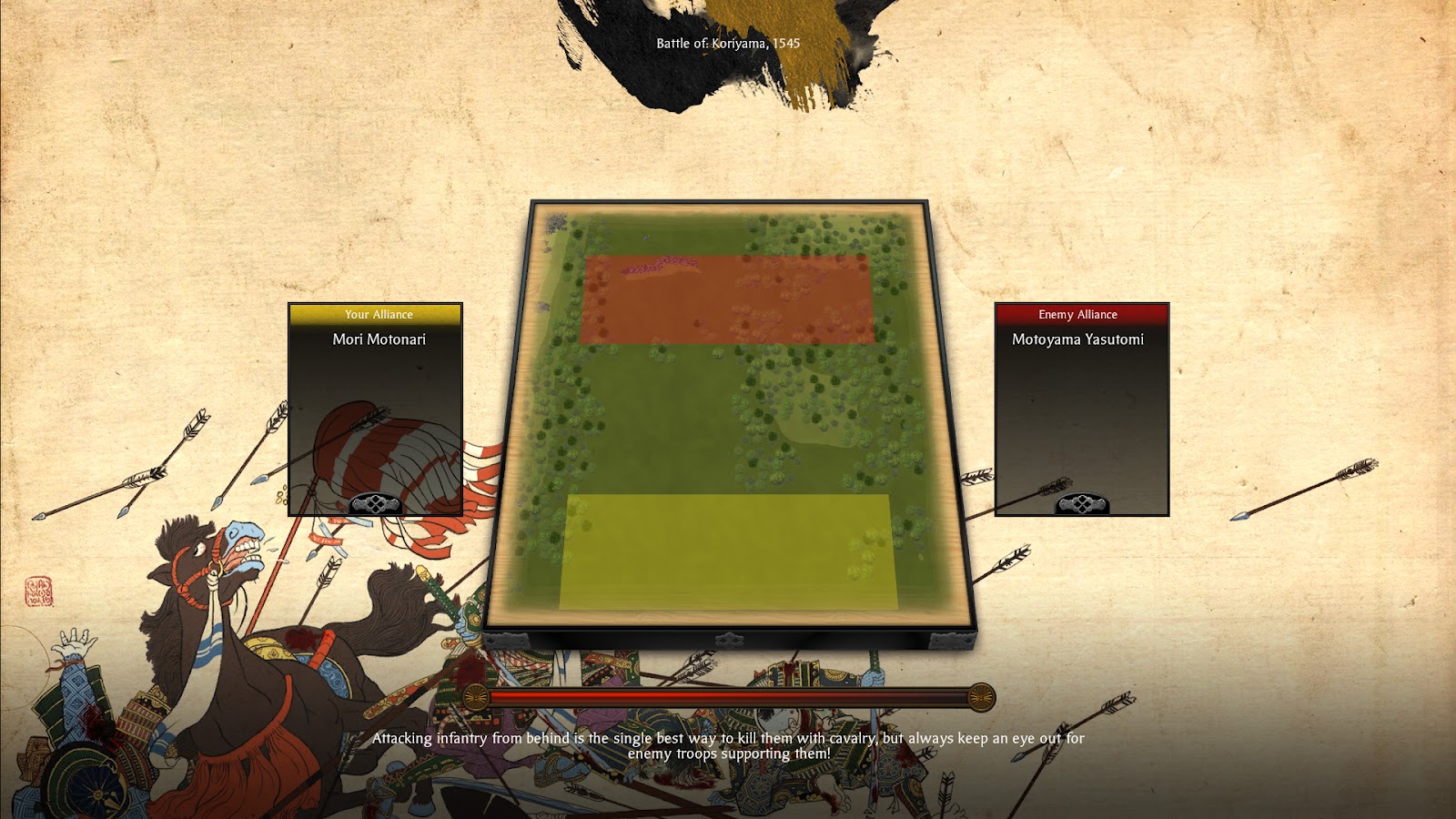Click the battle loading progress bar

(728, 695)
